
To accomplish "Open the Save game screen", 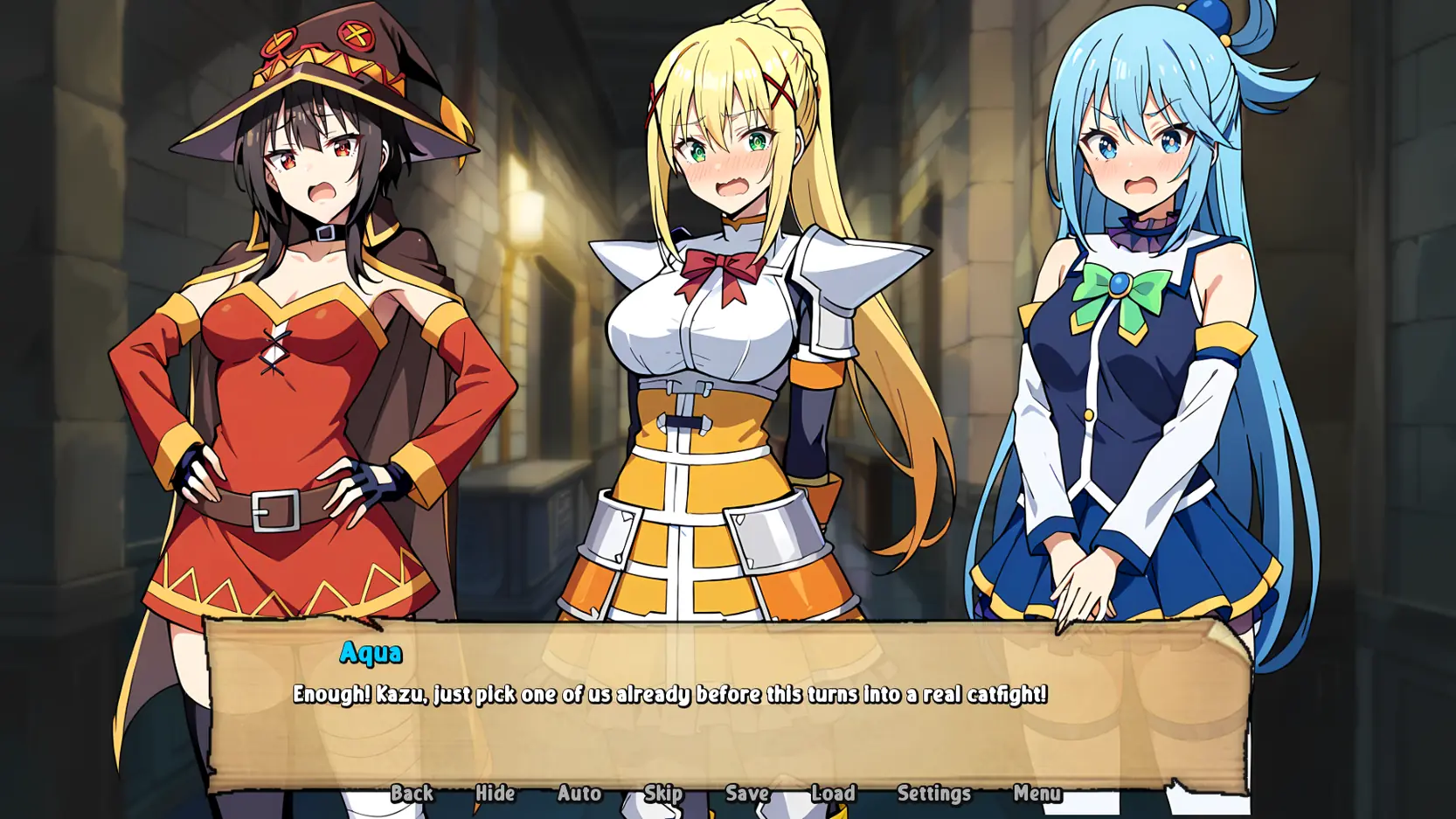I will pyautogui.click(x=747, y=793).
